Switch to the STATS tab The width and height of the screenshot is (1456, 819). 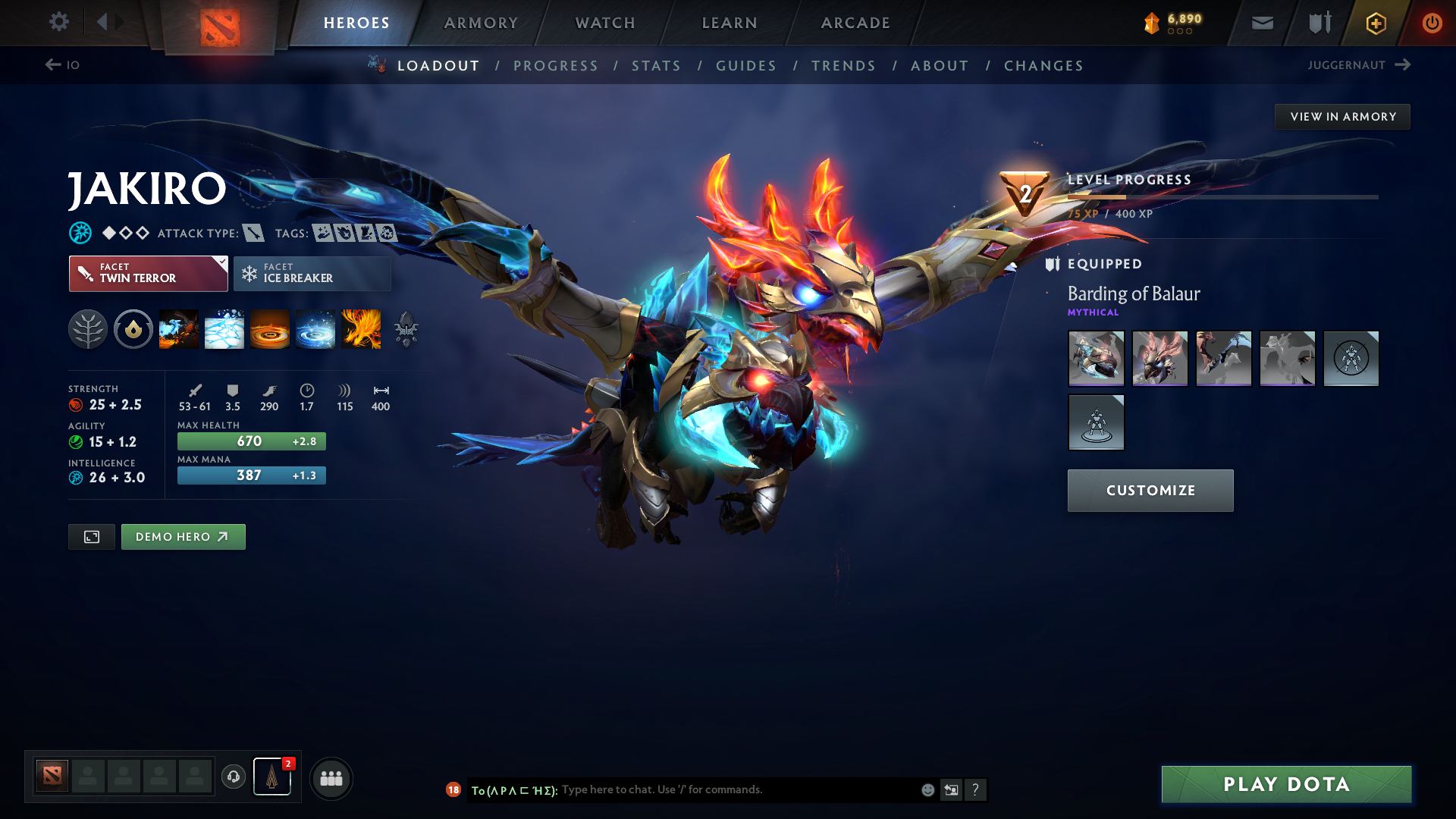click(657, 66)
